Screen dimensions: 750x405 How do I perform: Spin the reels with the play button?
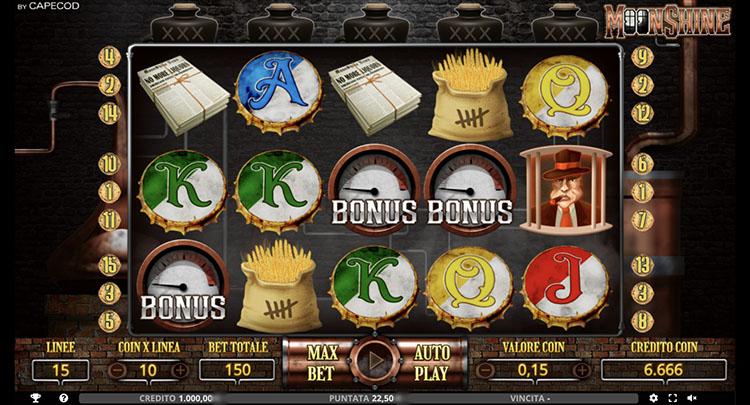pyautogui.click(x=373, y=360)
